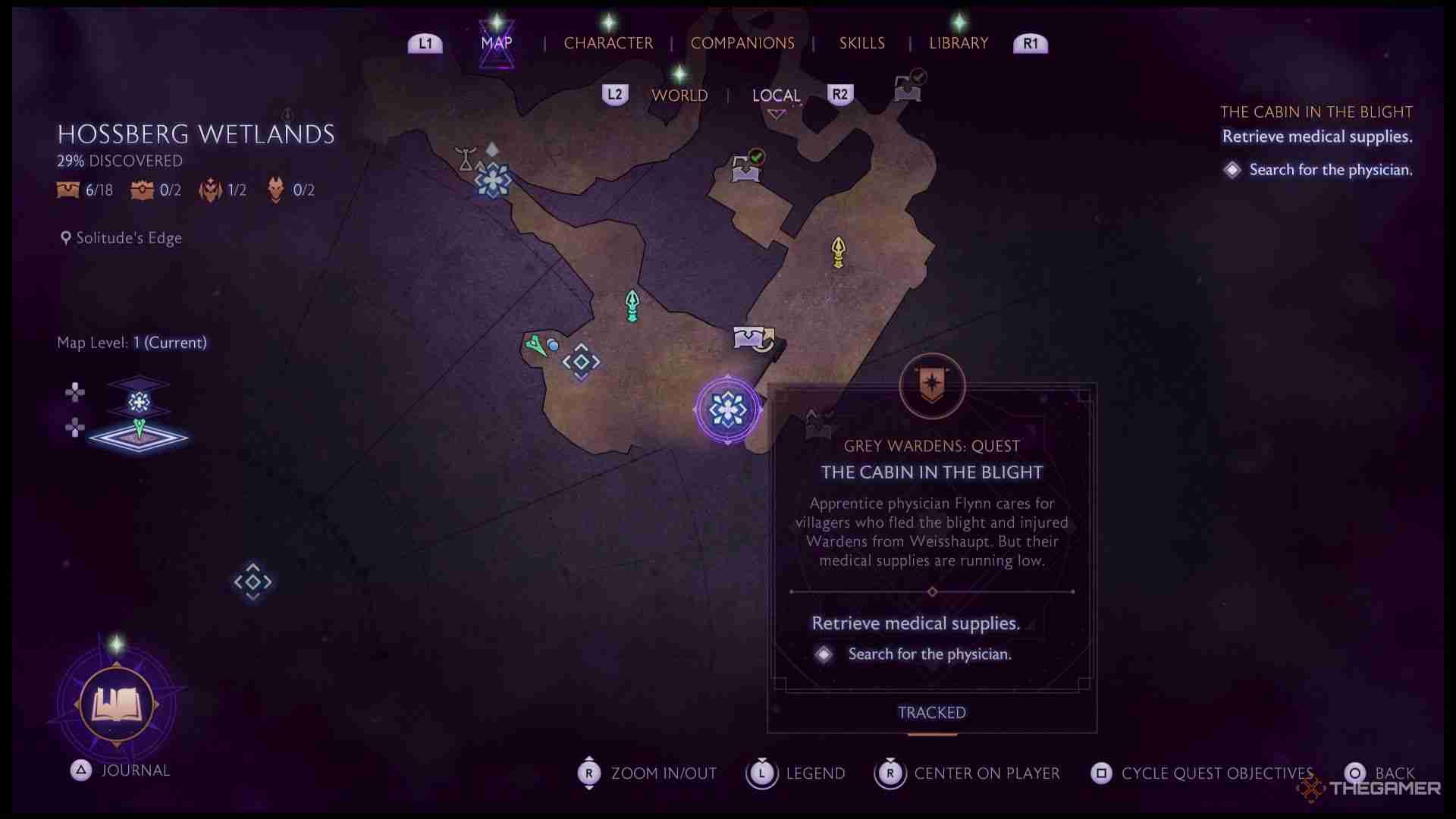This screenshot has height=819, width=1456.
Task: Select the chest marker with the arrow
Action: click(754, 338)
